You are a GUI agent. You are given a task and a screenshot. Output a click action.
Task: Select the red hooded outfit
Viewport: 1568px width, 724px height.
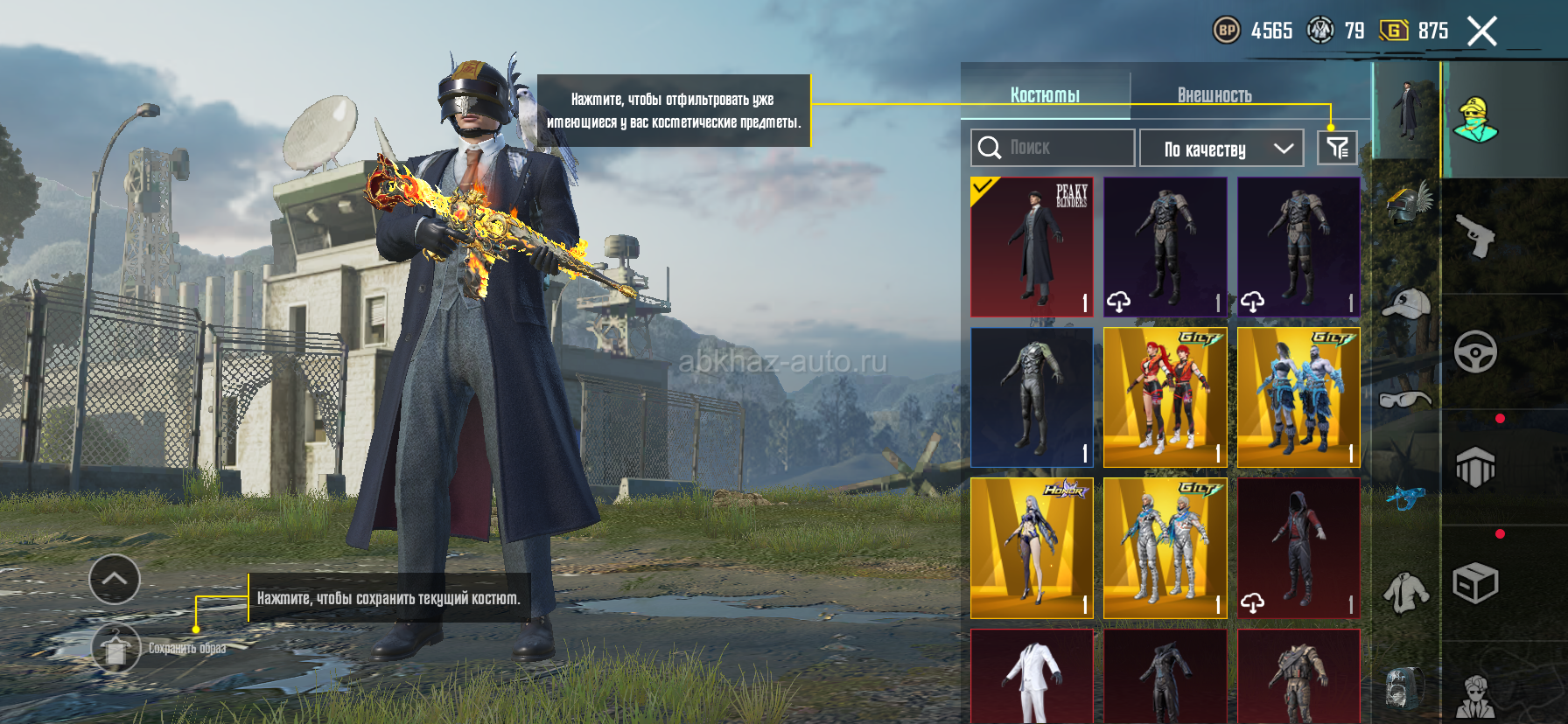(1298, 547)
